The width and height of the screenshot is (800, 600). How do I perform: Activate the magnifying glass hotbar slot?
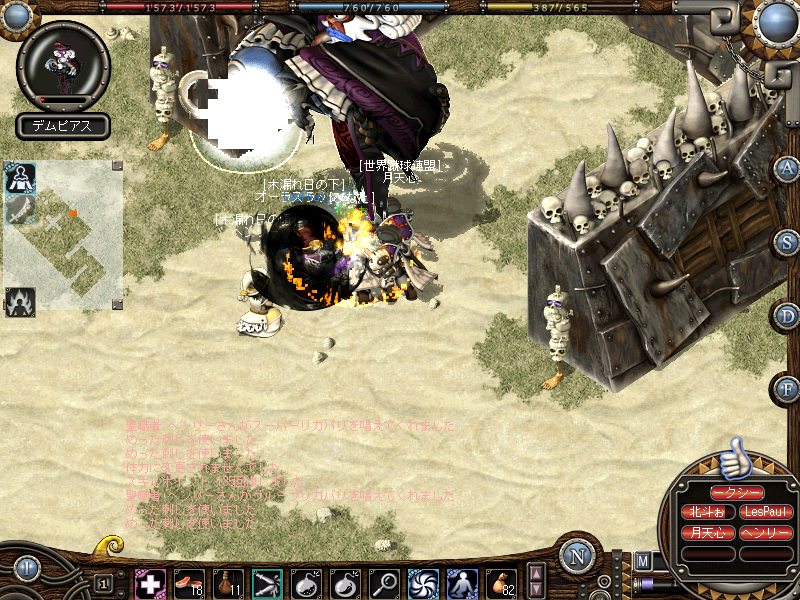pyautogui.click(x=384, y=582)
